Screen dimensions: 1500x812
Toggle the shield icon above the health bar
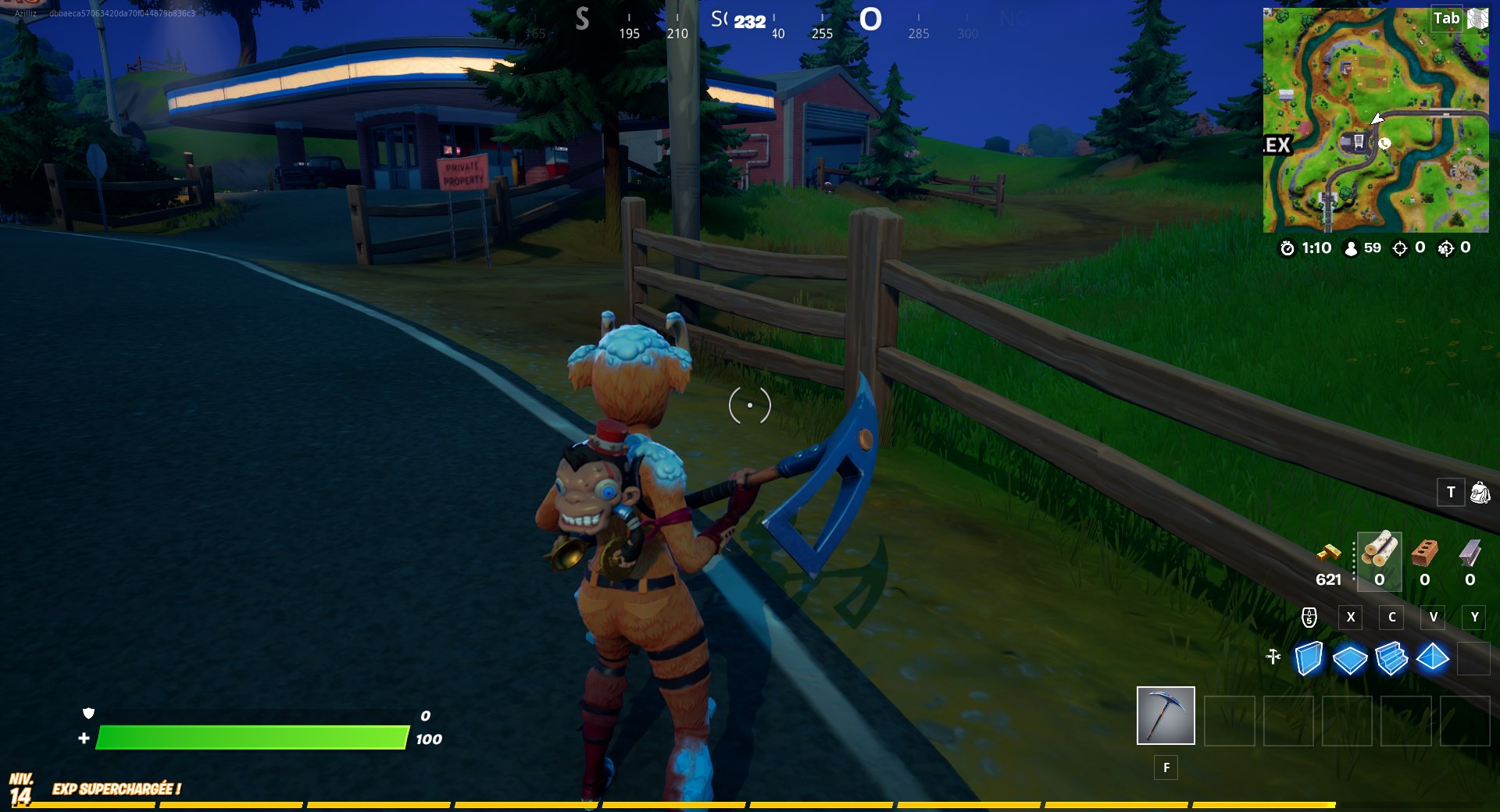89,714
